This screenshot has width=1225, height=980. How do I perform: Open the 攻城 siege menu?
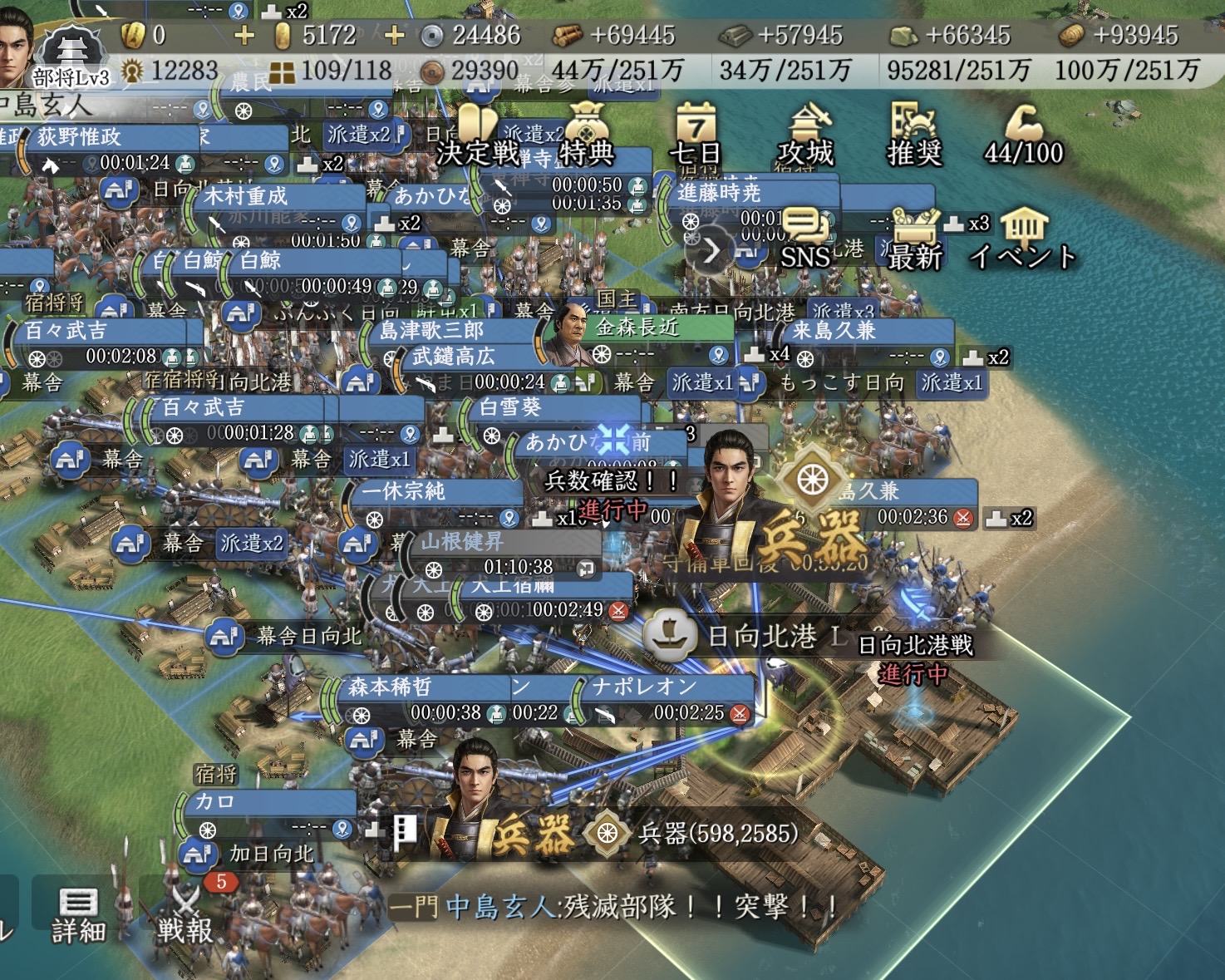tap(805, 133)
